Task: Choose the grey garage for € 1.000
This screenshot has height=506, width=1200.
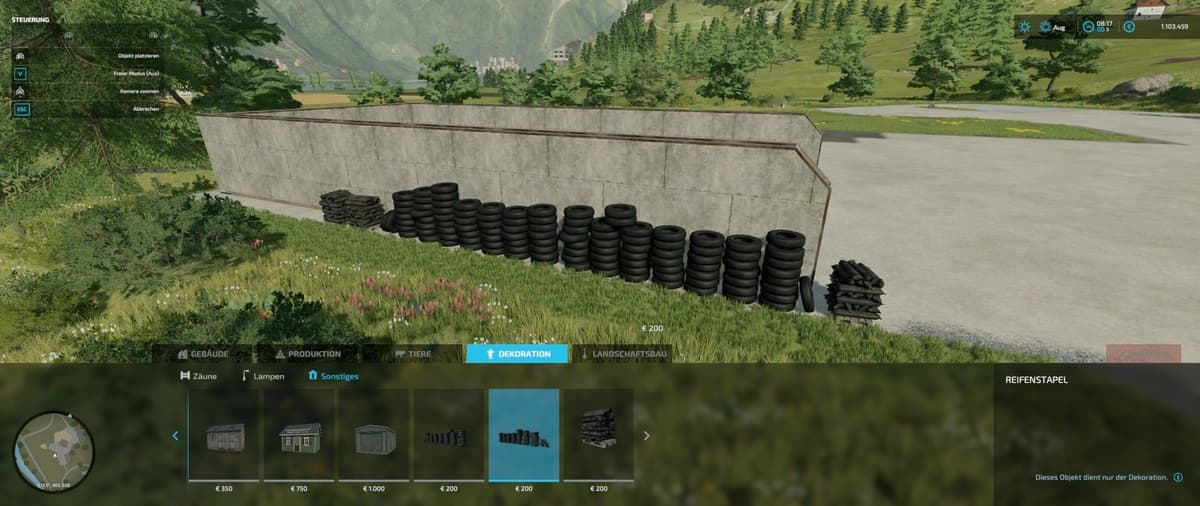Action: [374, 436]
